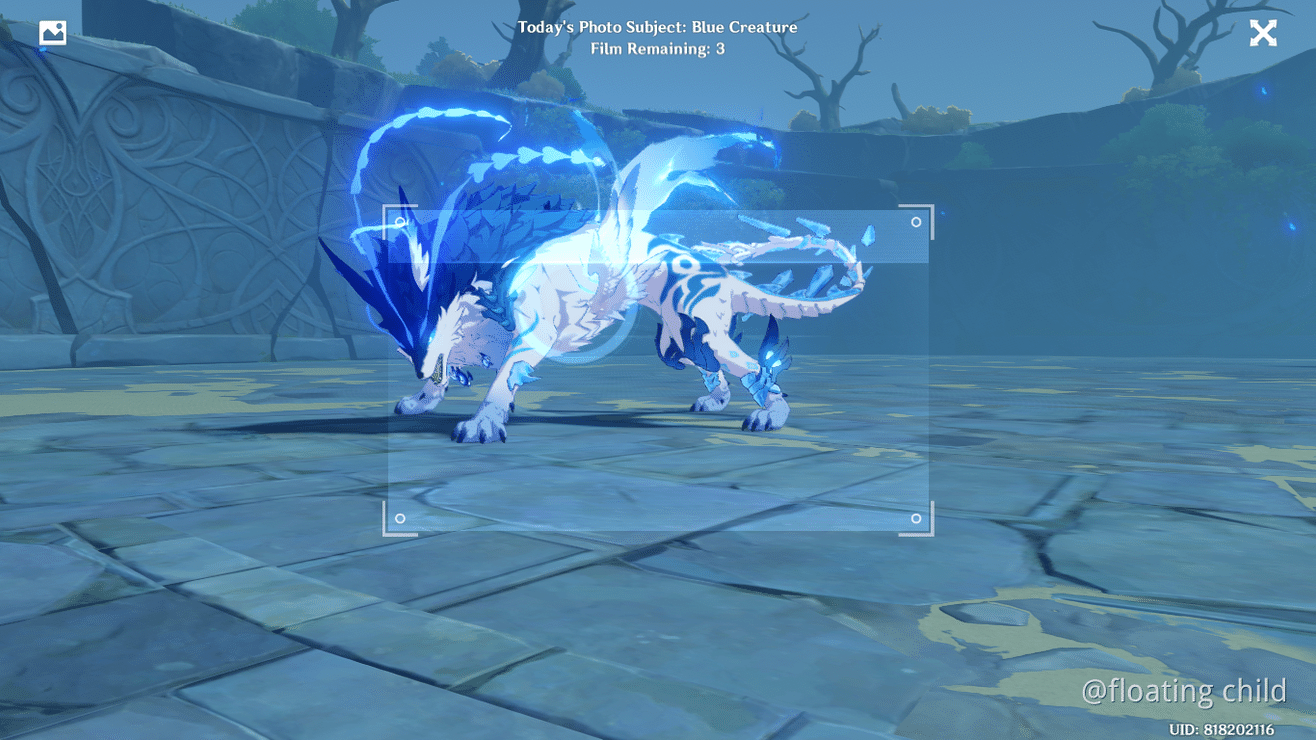Select the '@floating child' watermark text

[x=1183, y=690]
